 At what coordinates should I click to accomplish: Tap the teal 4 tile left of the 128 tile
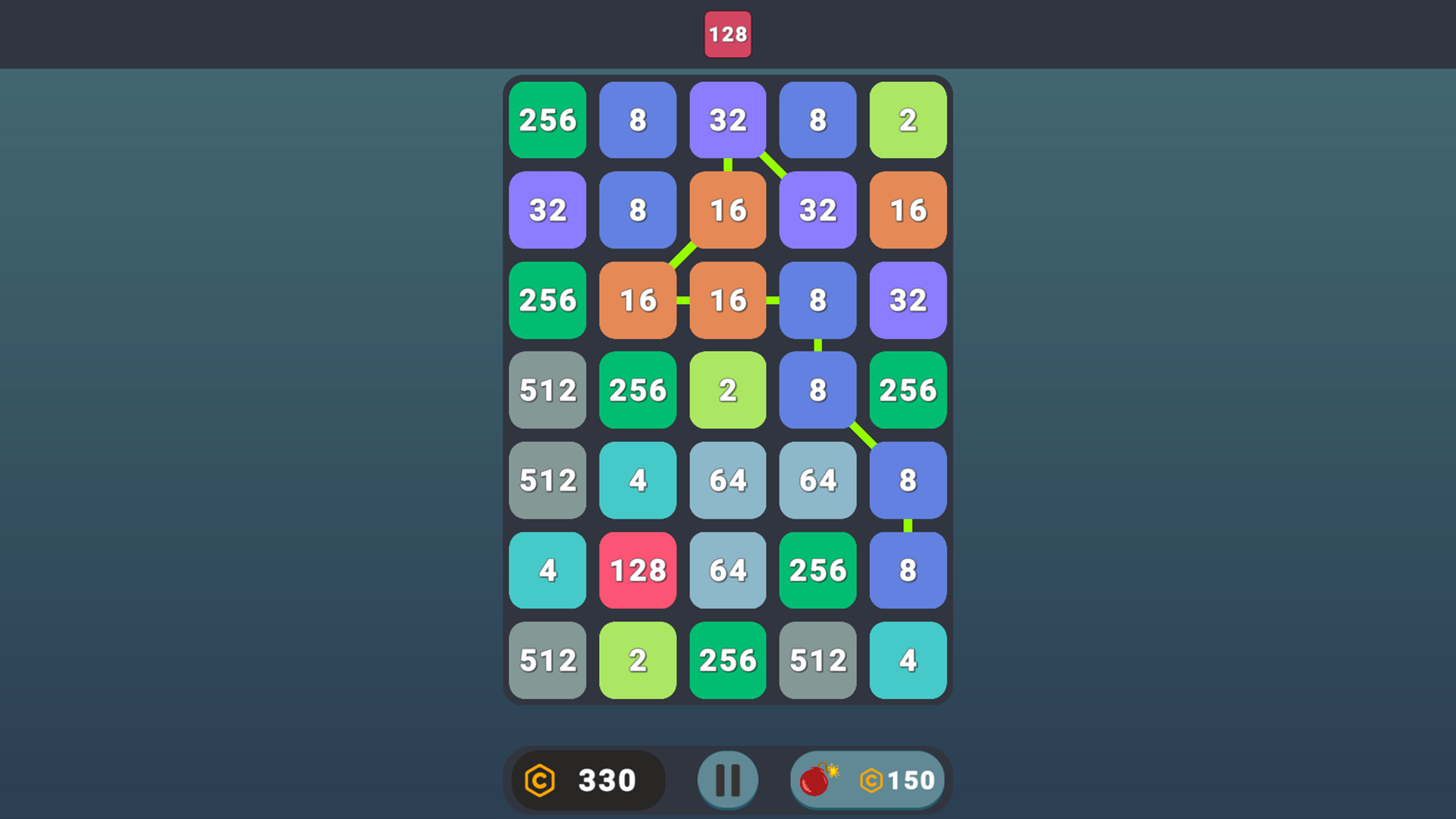click(548, 570)
